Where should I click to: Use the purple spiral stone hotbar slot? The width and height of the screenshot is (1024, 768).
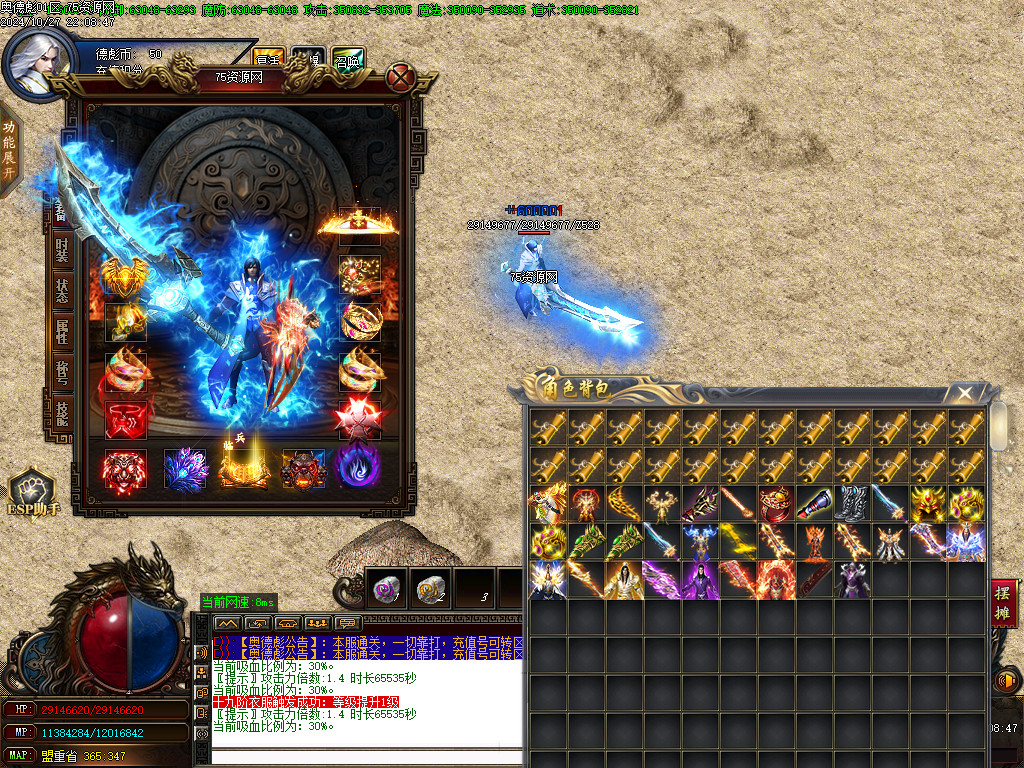tap(385, 590)
